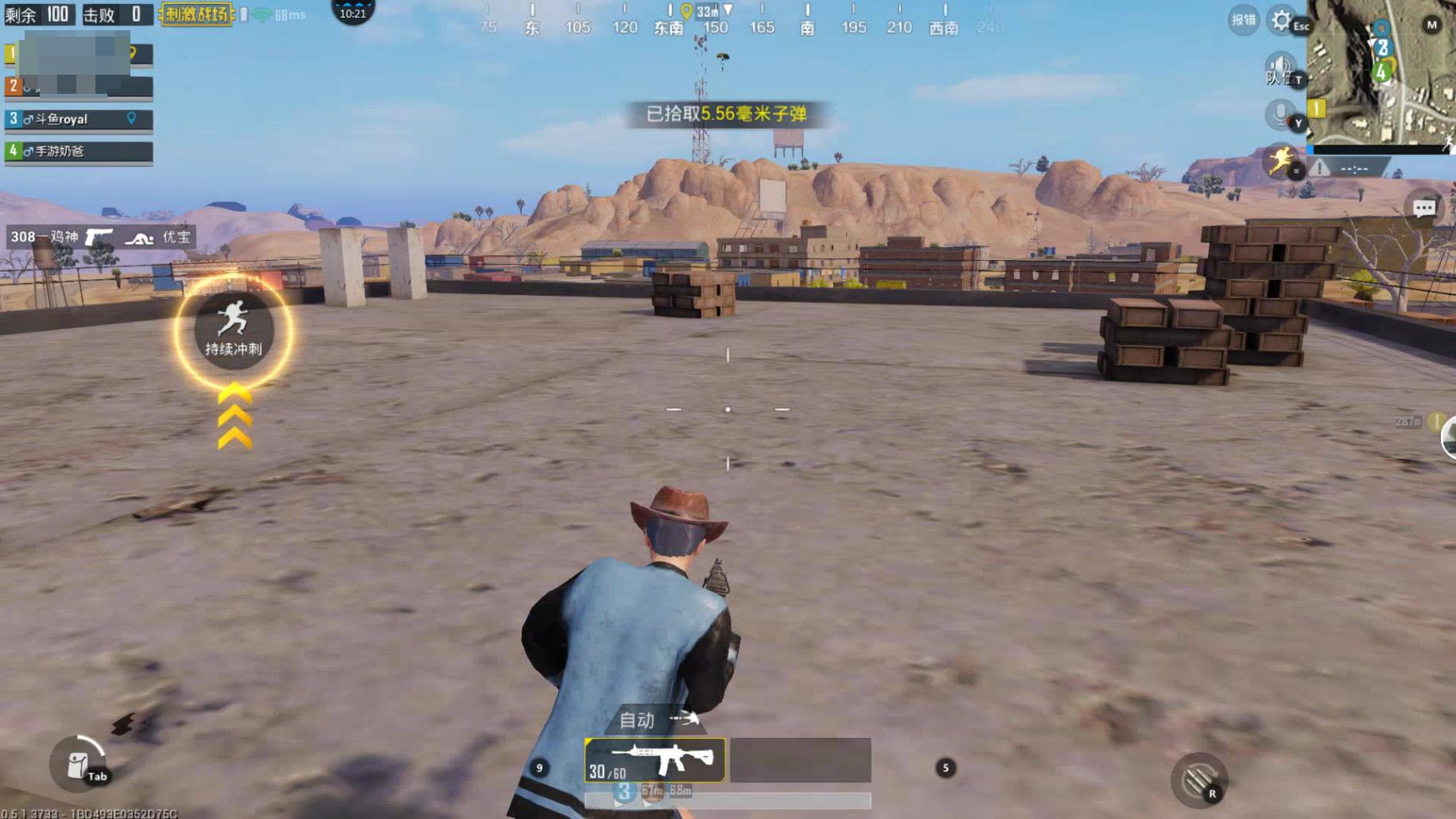This screenshot has width=1456, height=819.
Task: Select teammate 手游奶爸 in squad list
Action: click(x=79, y=151)
